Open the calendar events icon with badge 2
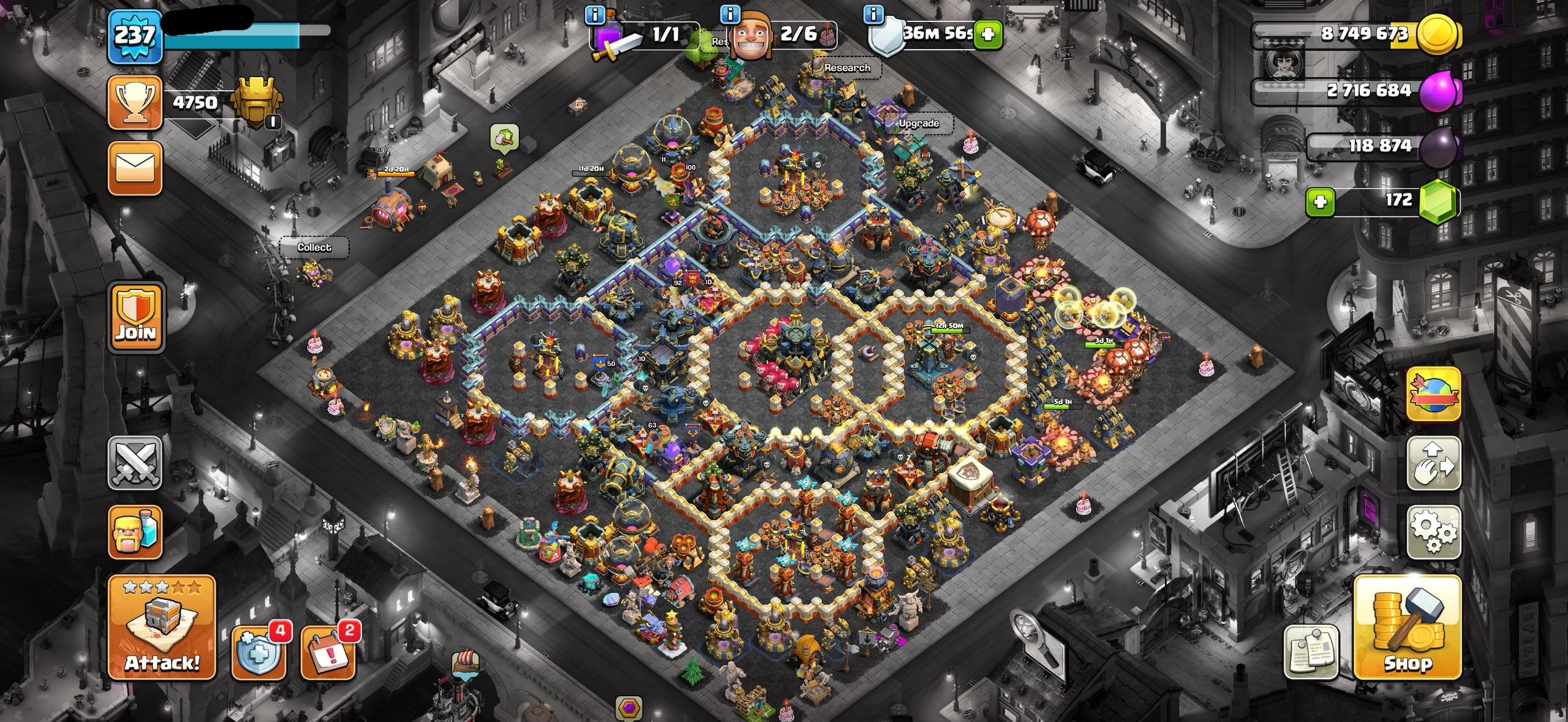 (x=328, y=653)
